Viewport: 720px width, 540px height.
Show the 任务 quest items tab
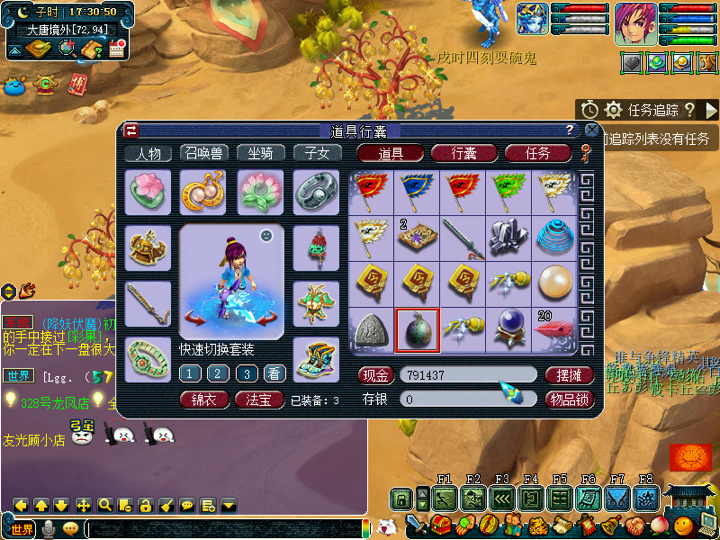pos(538,153)
